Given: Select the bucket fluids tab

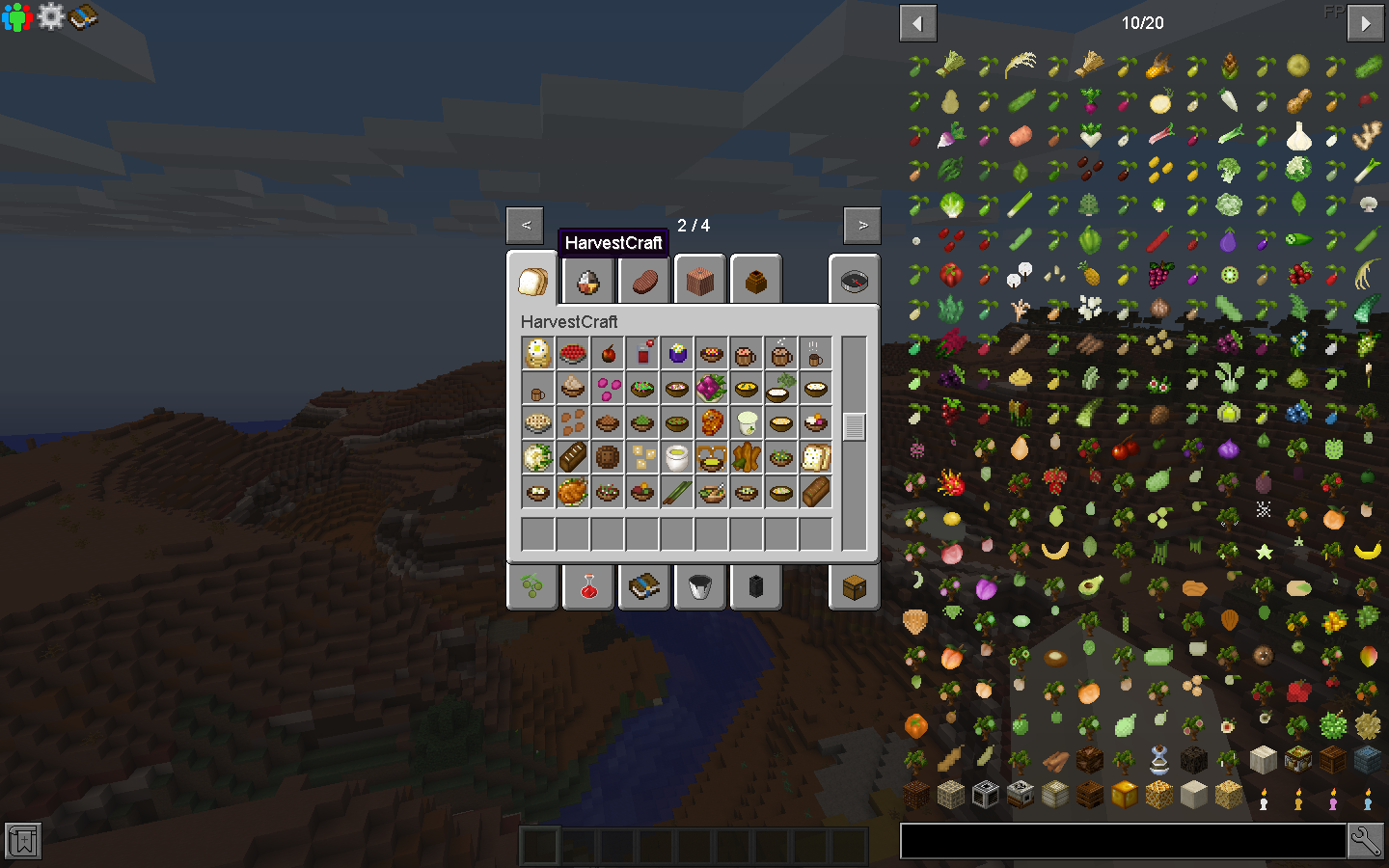Looking at the screenshot, I should (x=700, y=587).
